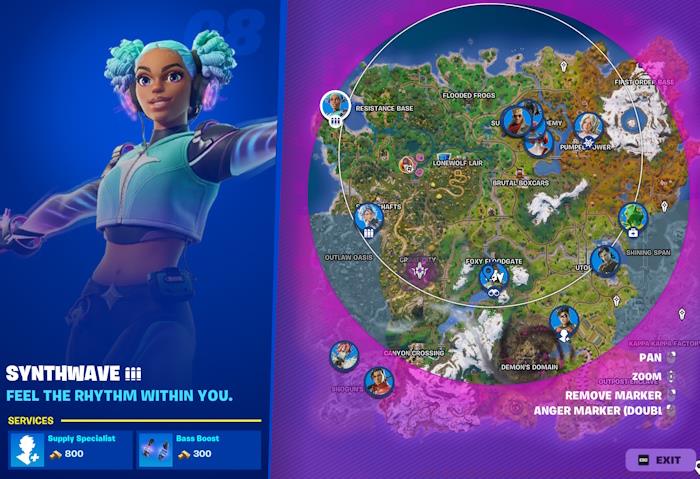Select the character marker above Outlaw Oasis
Image resolution: width=700 pixels, height=479 pixels.
(x=369, y=217)
